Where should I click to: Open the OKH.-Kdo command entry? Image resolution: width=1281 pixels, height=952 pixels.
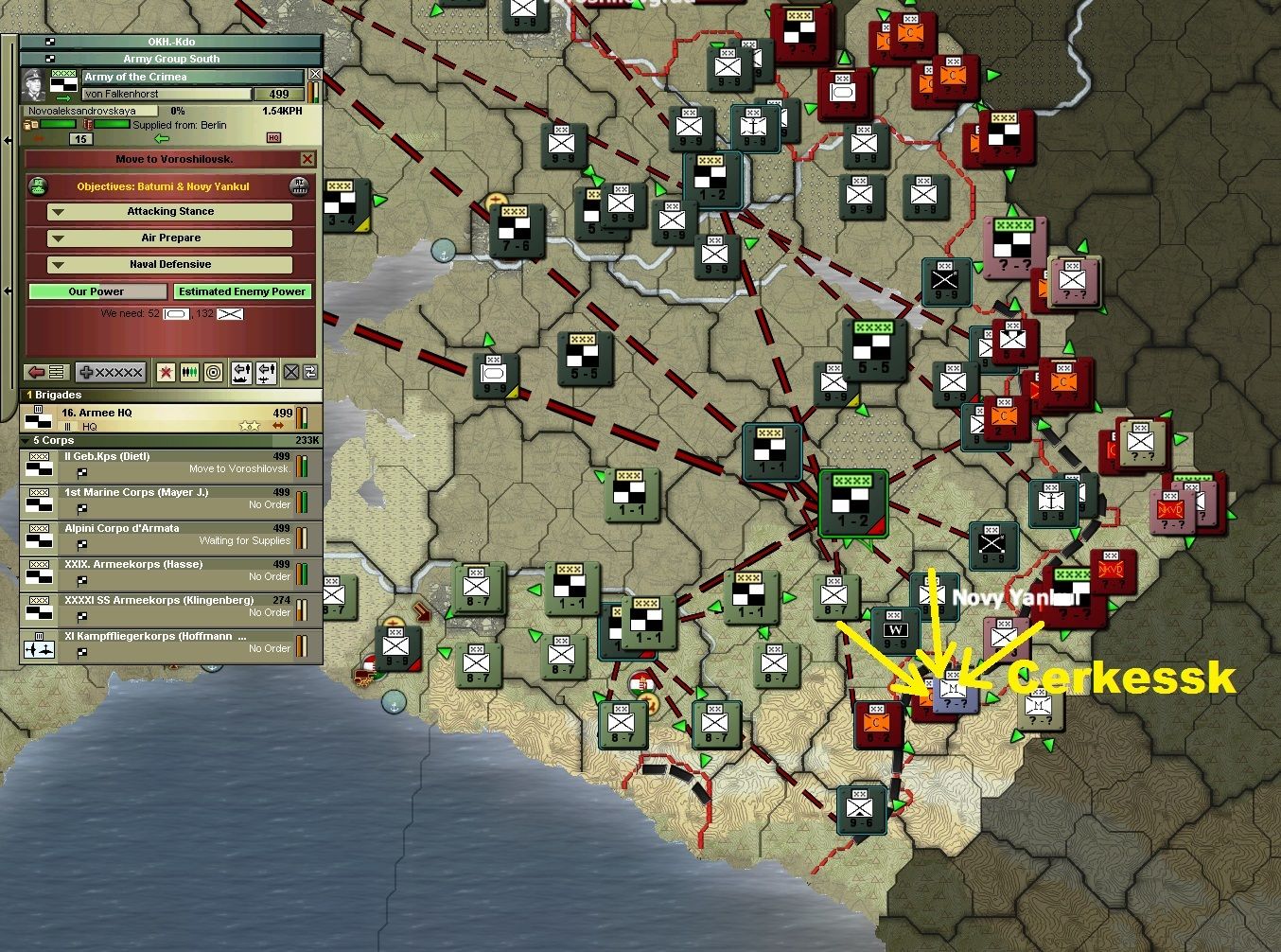pos(170,42)
